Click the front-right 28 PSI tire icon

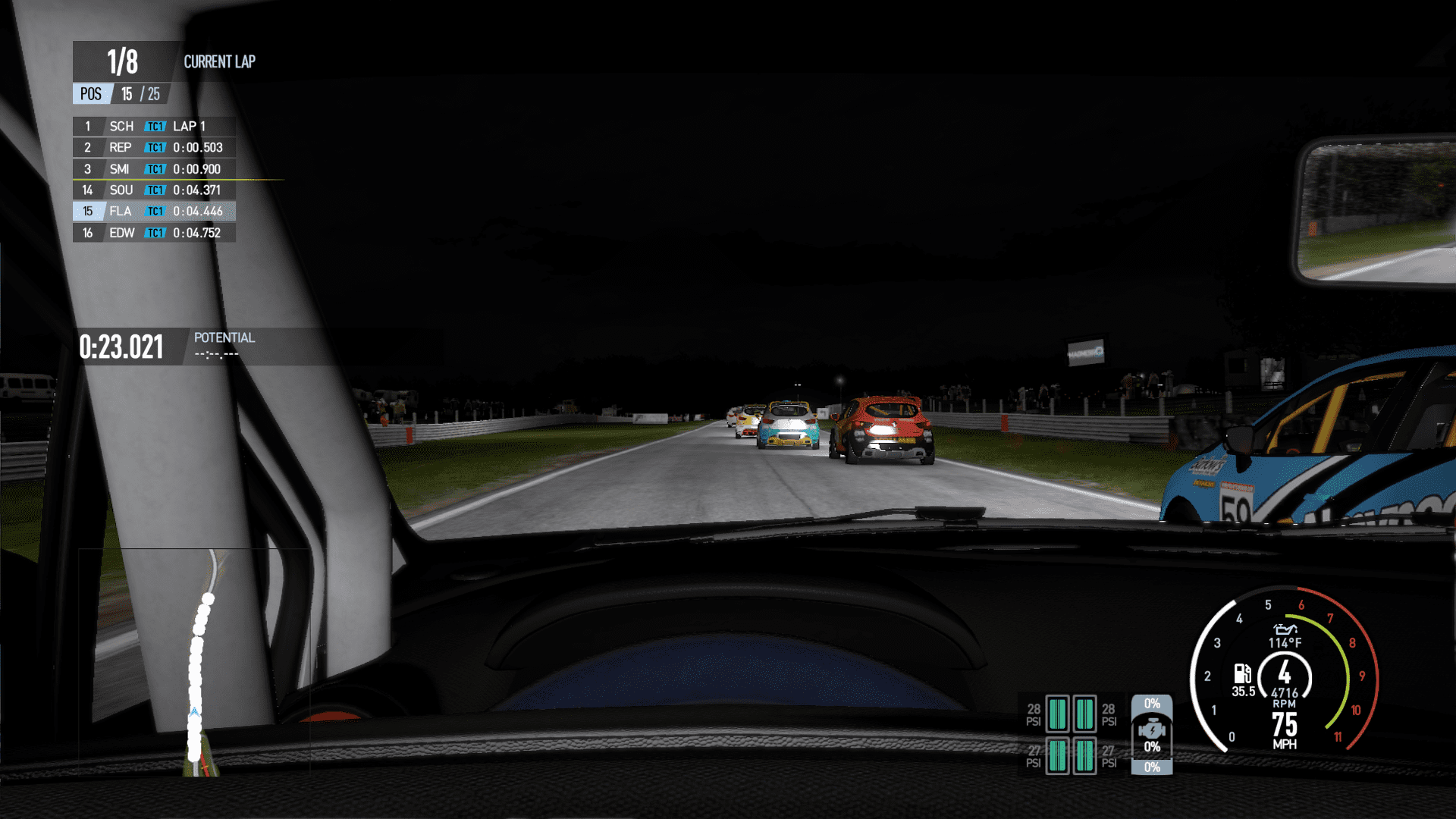point(1084,715)
